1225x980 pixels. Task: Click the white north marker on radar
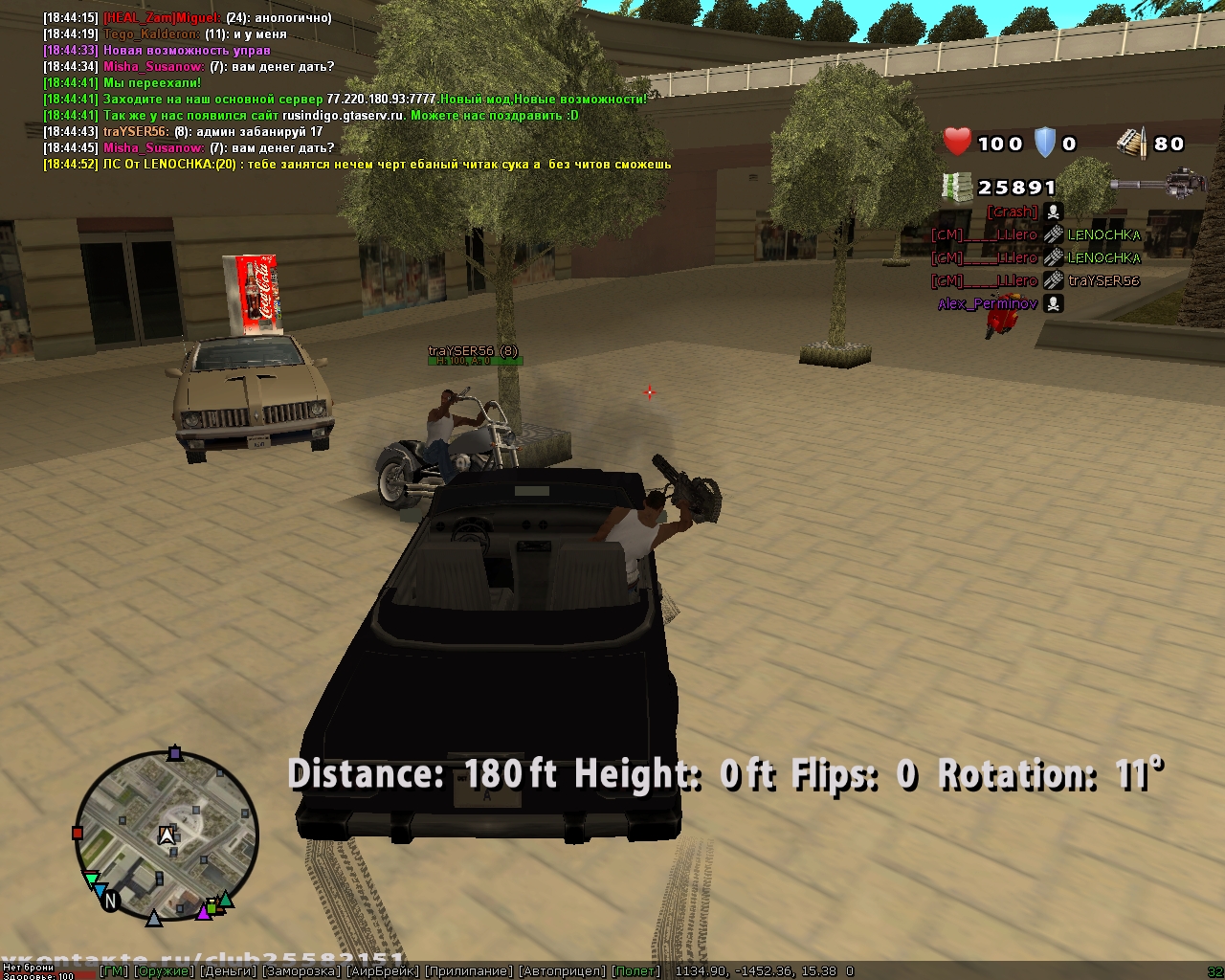pyautogui.click(x=111, y=901)
